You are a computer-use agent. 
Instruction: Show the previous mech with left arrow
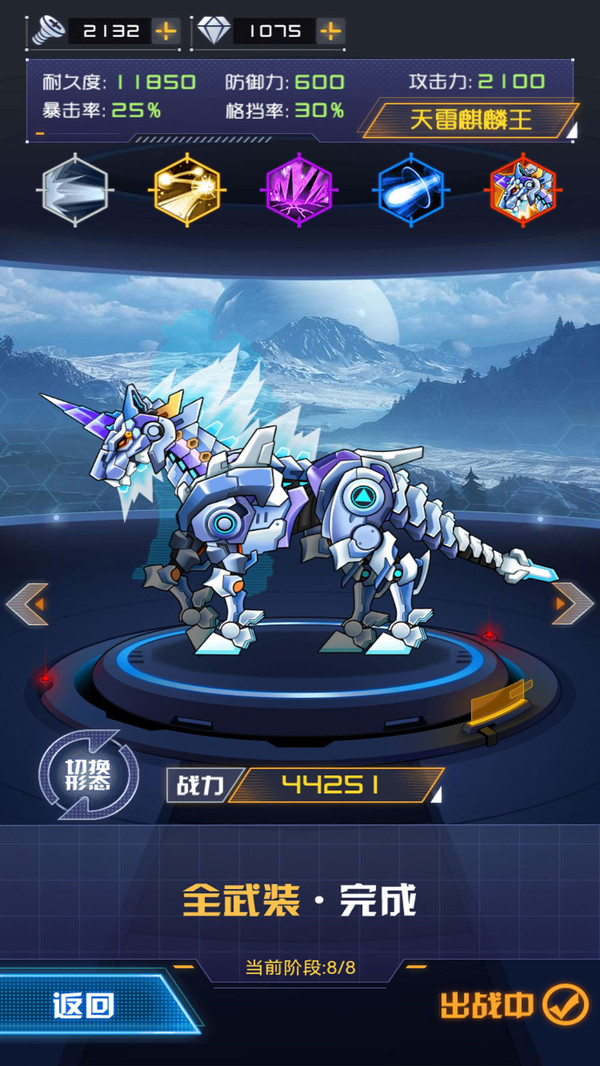27,603
